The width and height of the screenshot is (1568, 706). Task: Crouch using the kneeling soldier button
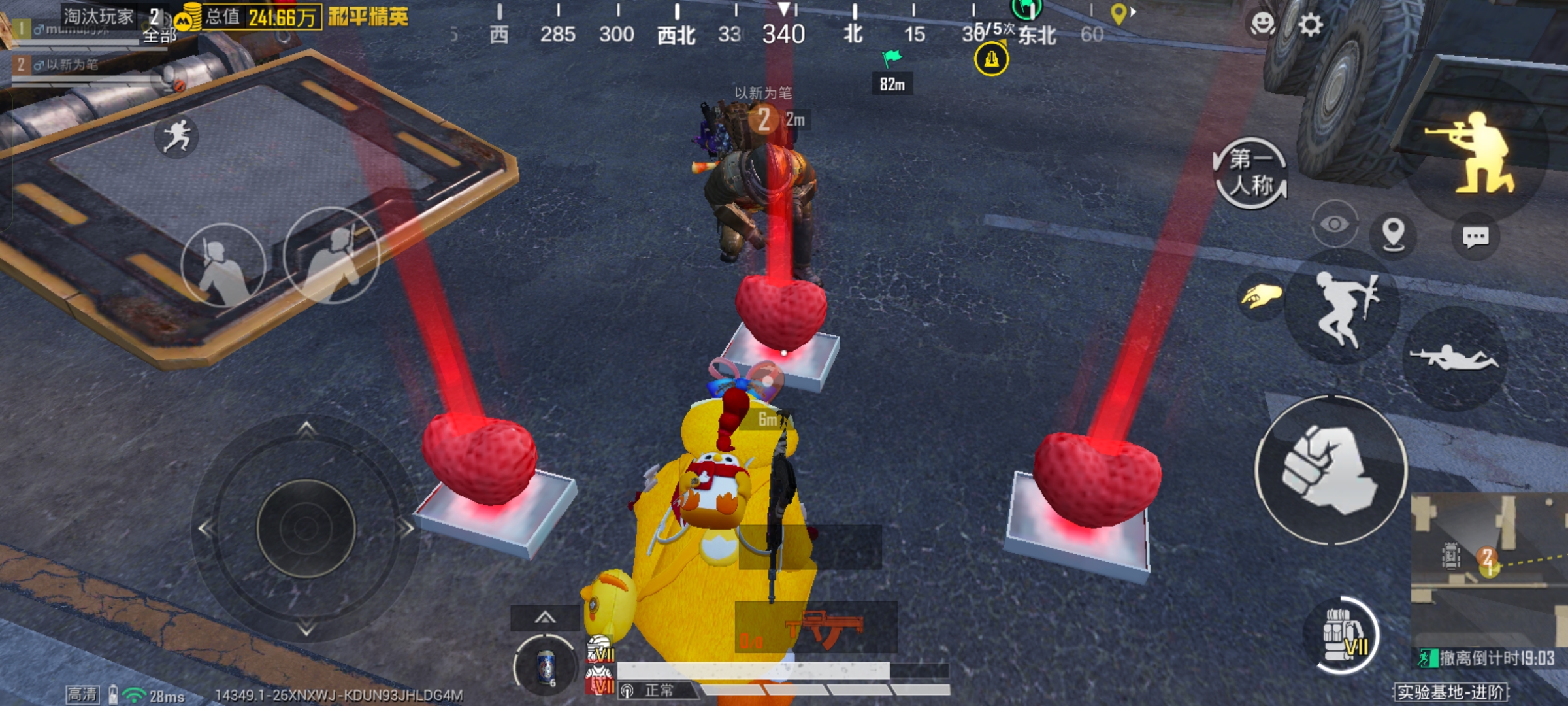tap(1478, 154)
